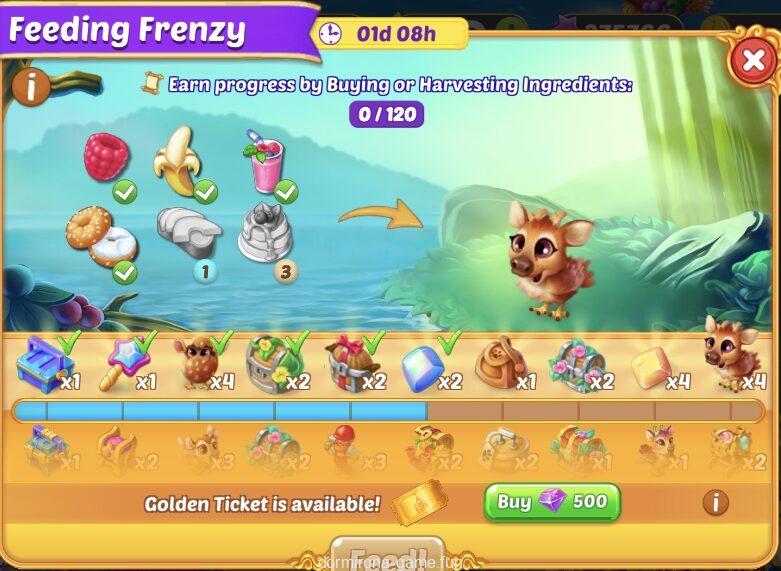781x571 pixels.
Task: View the magic wand reward
Action: point(126,363)
